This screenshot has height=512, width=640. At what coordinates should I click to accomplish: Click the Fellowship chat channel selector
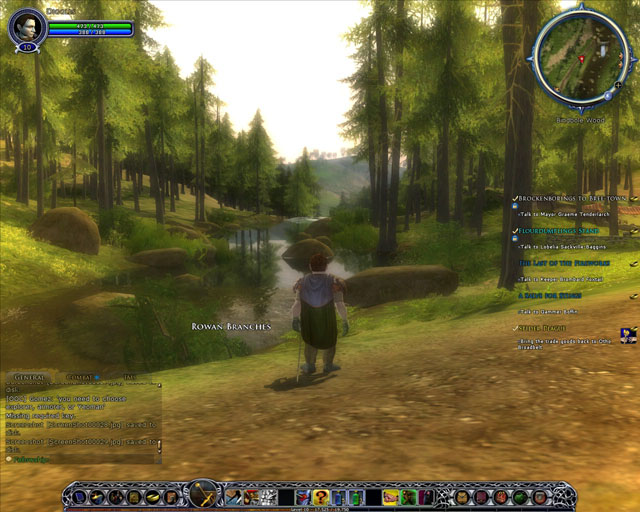tap(30, 459)
